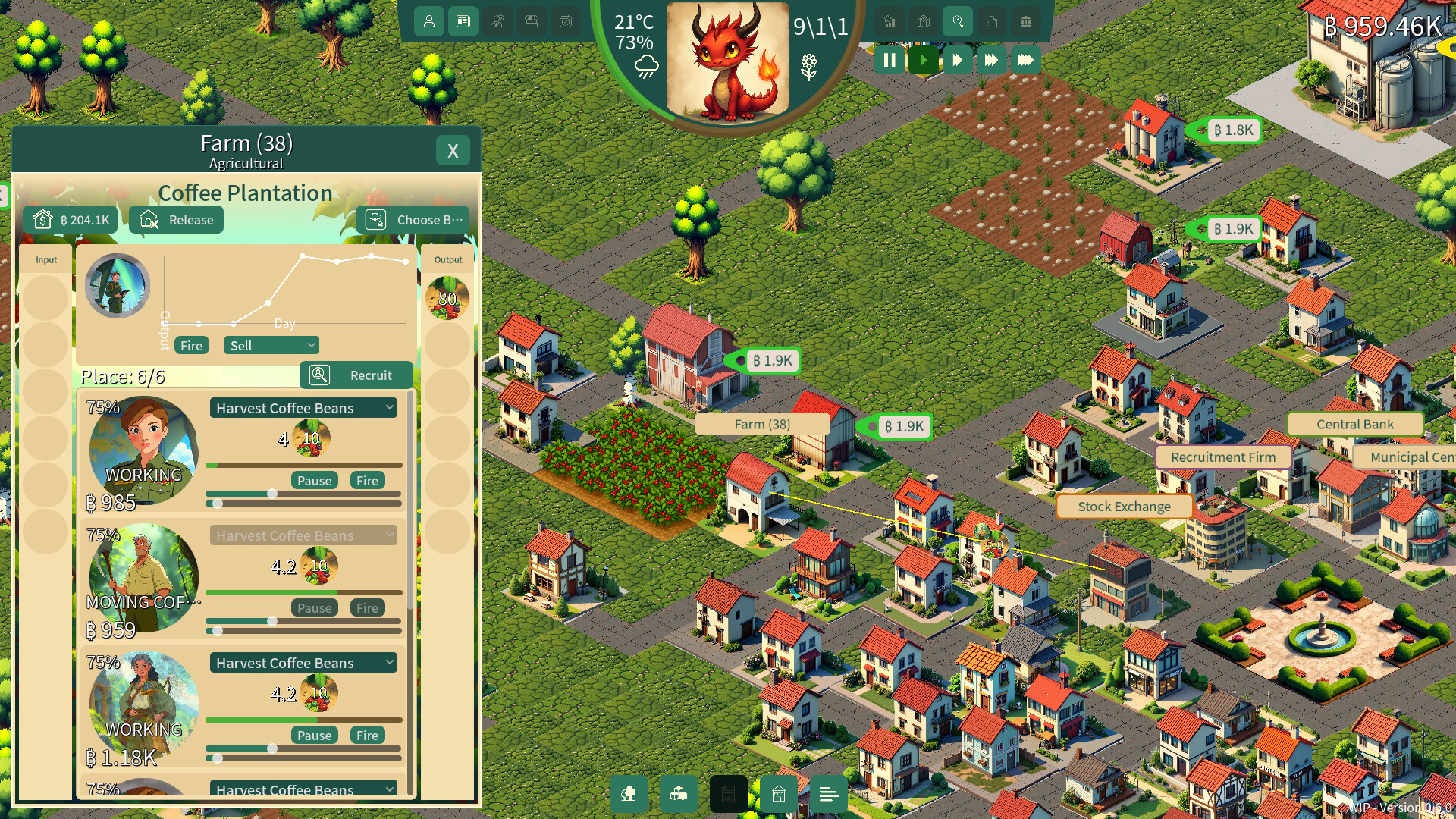1456x819 pixels.
Task: Enable fastest game speed
Action: 1026,60
